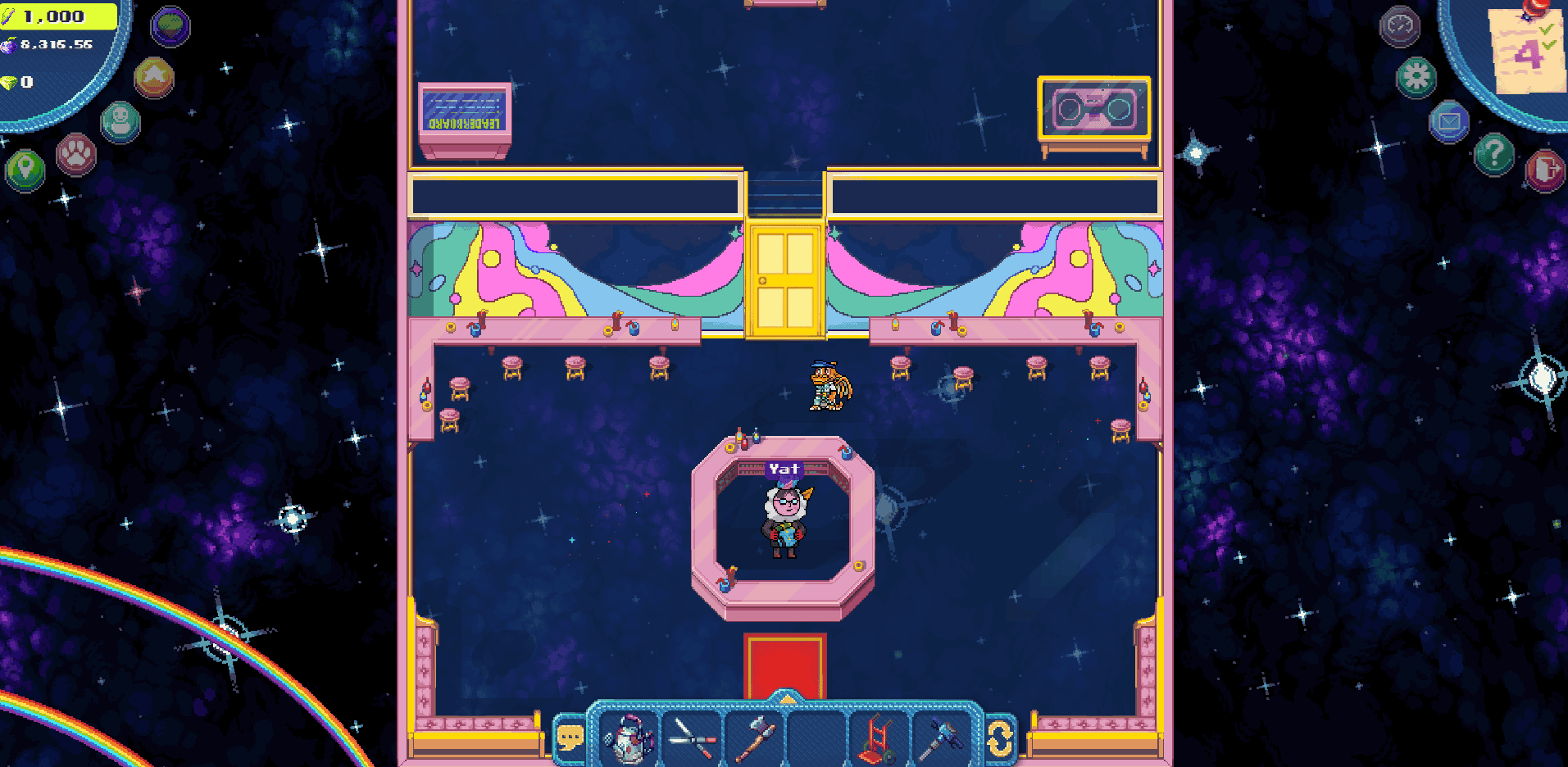The height and width of the screenshot is (767, 1568).
Task: Open the chat speech bubble
Action: pos(571,735)
